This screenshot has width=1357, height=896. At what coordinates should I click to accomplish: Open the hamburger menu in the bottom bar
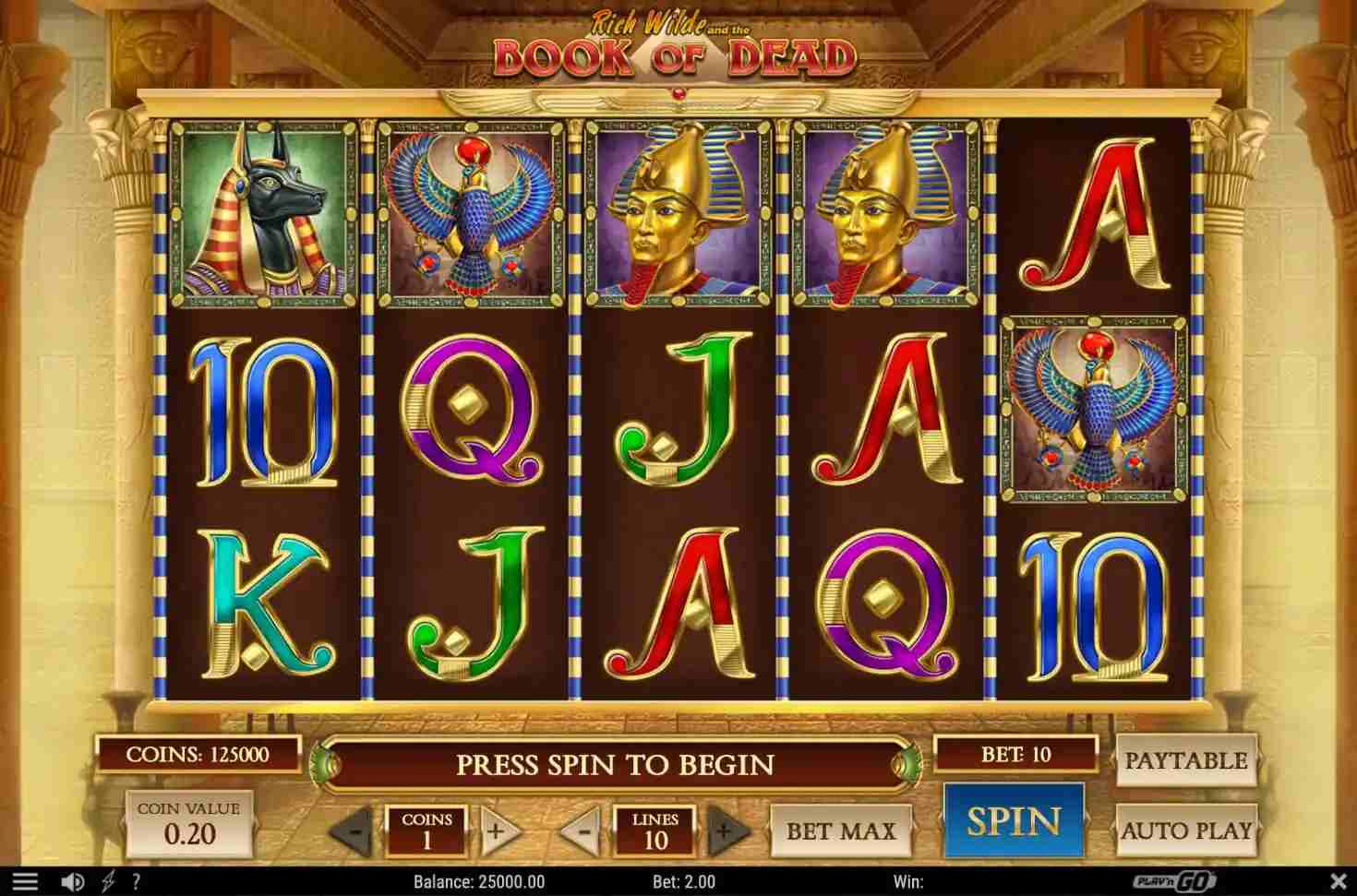pyautogui.click(x=25, y=879)
